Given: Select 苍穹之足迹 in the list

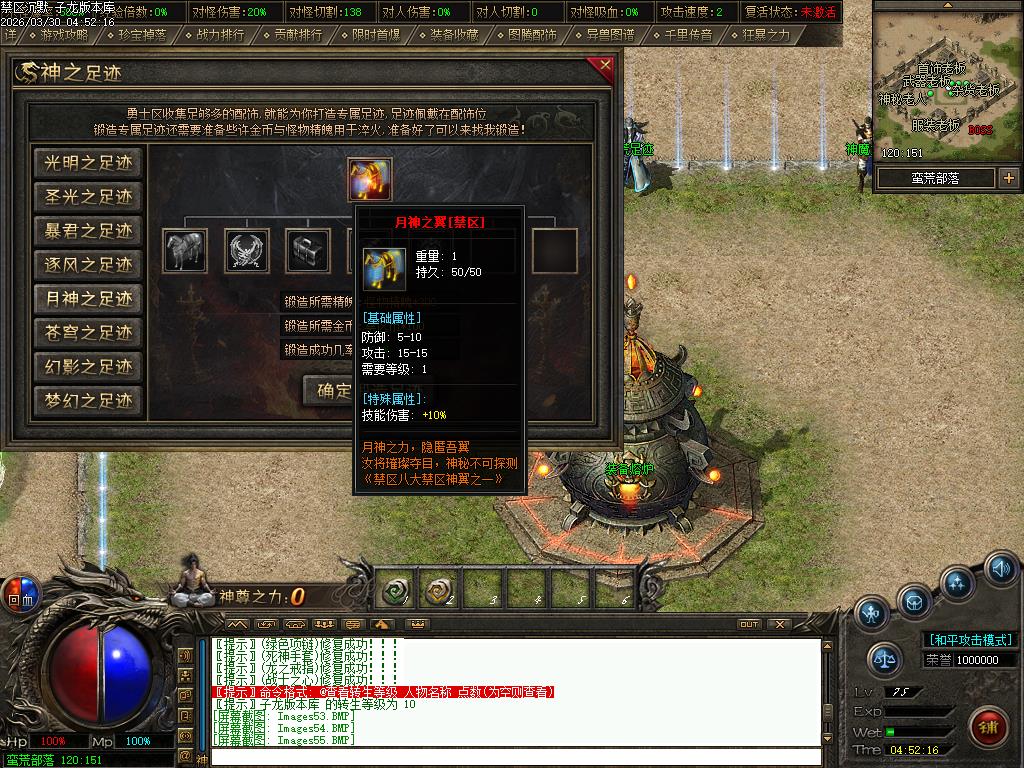Looking at the screenshot, I should 88,333.
